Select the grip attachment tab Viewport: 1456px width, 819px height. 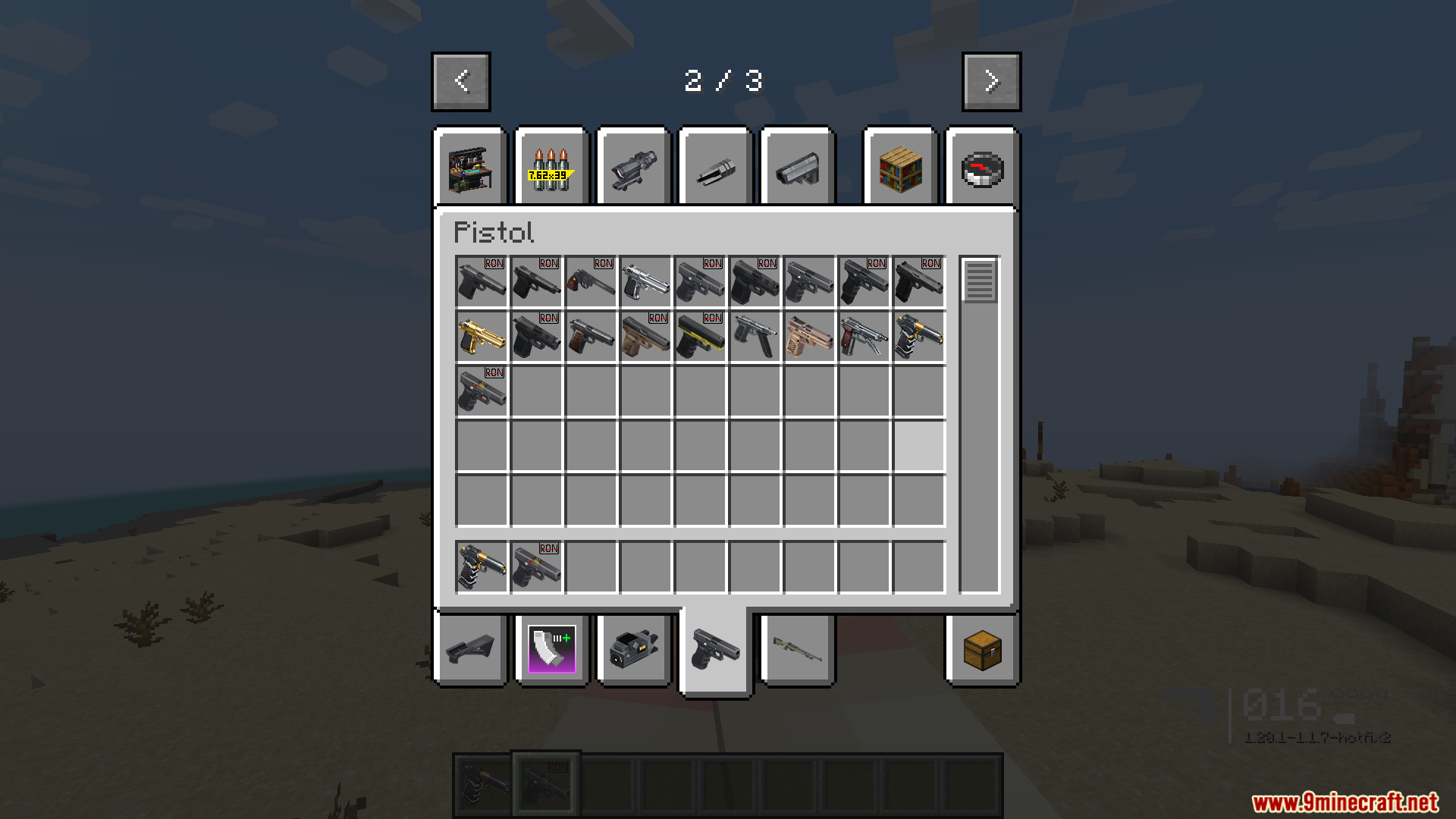pyautogui.click(x=471, y=650)
